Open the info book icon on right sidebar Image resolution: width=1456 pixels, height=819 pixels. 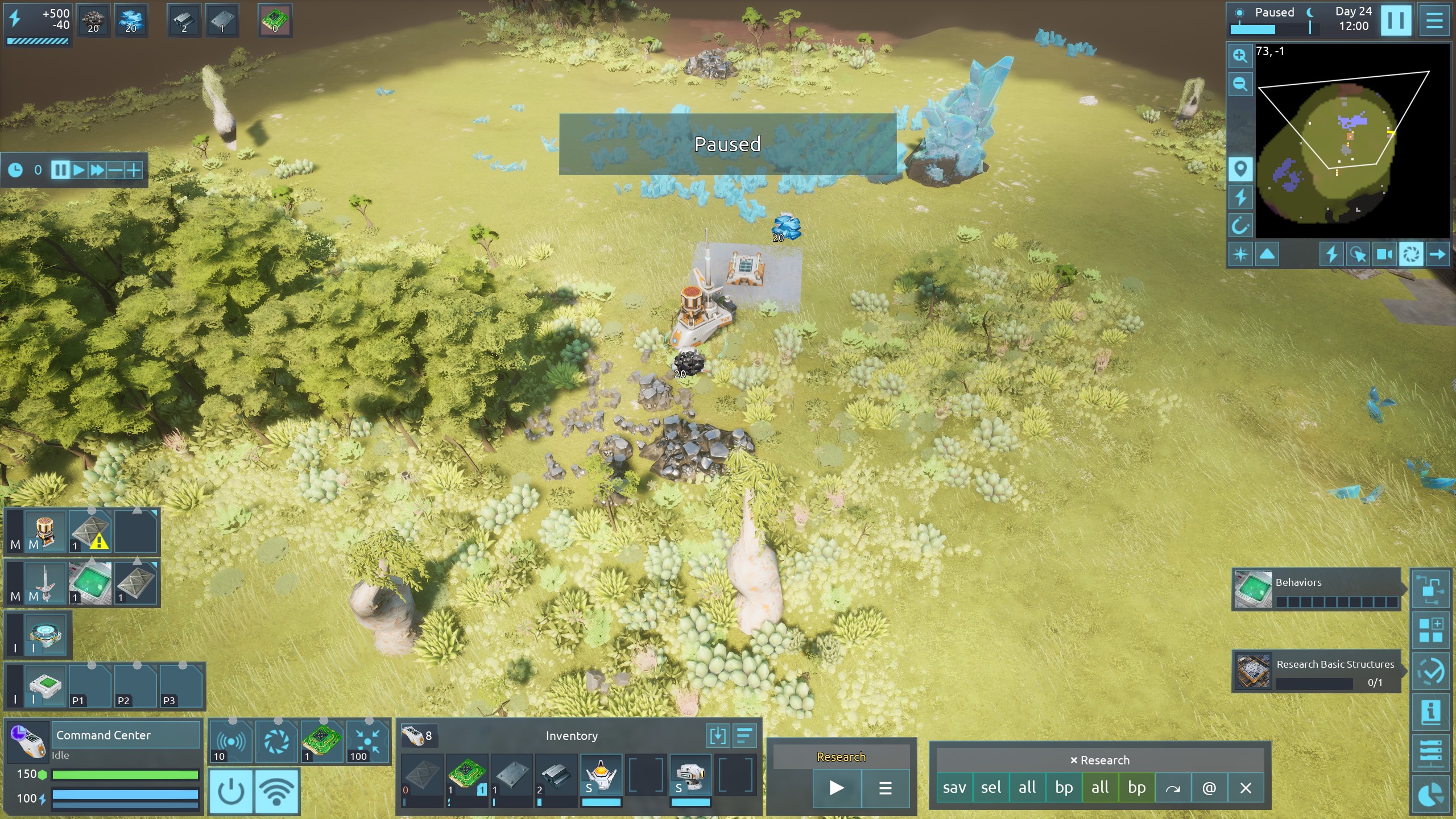point(1430,712)
